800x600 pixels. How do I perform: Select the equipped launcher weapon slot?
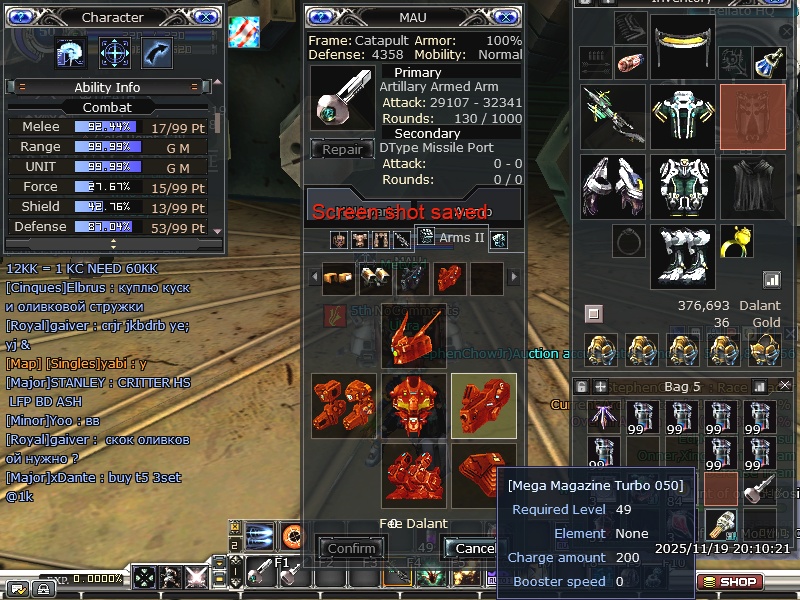coord(613,116)
